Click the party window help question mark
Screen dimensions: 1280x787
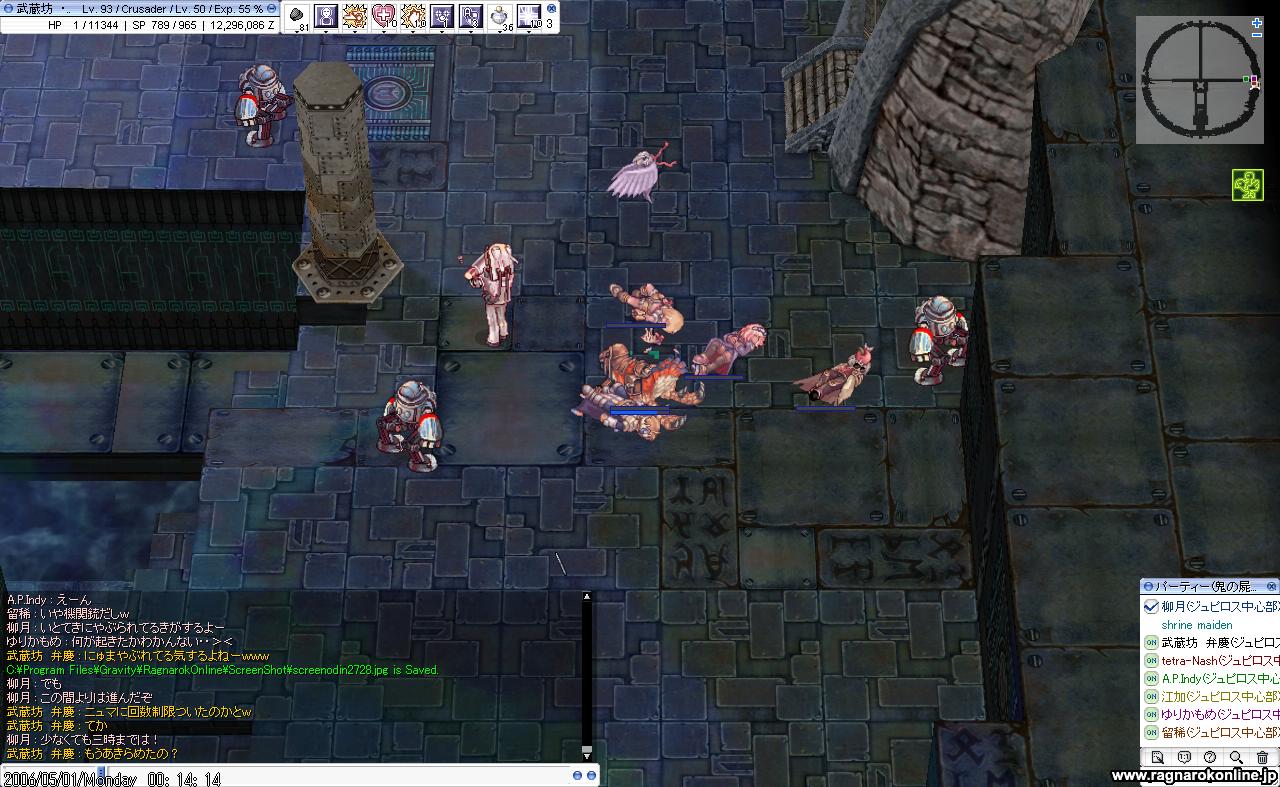coord(1210,758)
